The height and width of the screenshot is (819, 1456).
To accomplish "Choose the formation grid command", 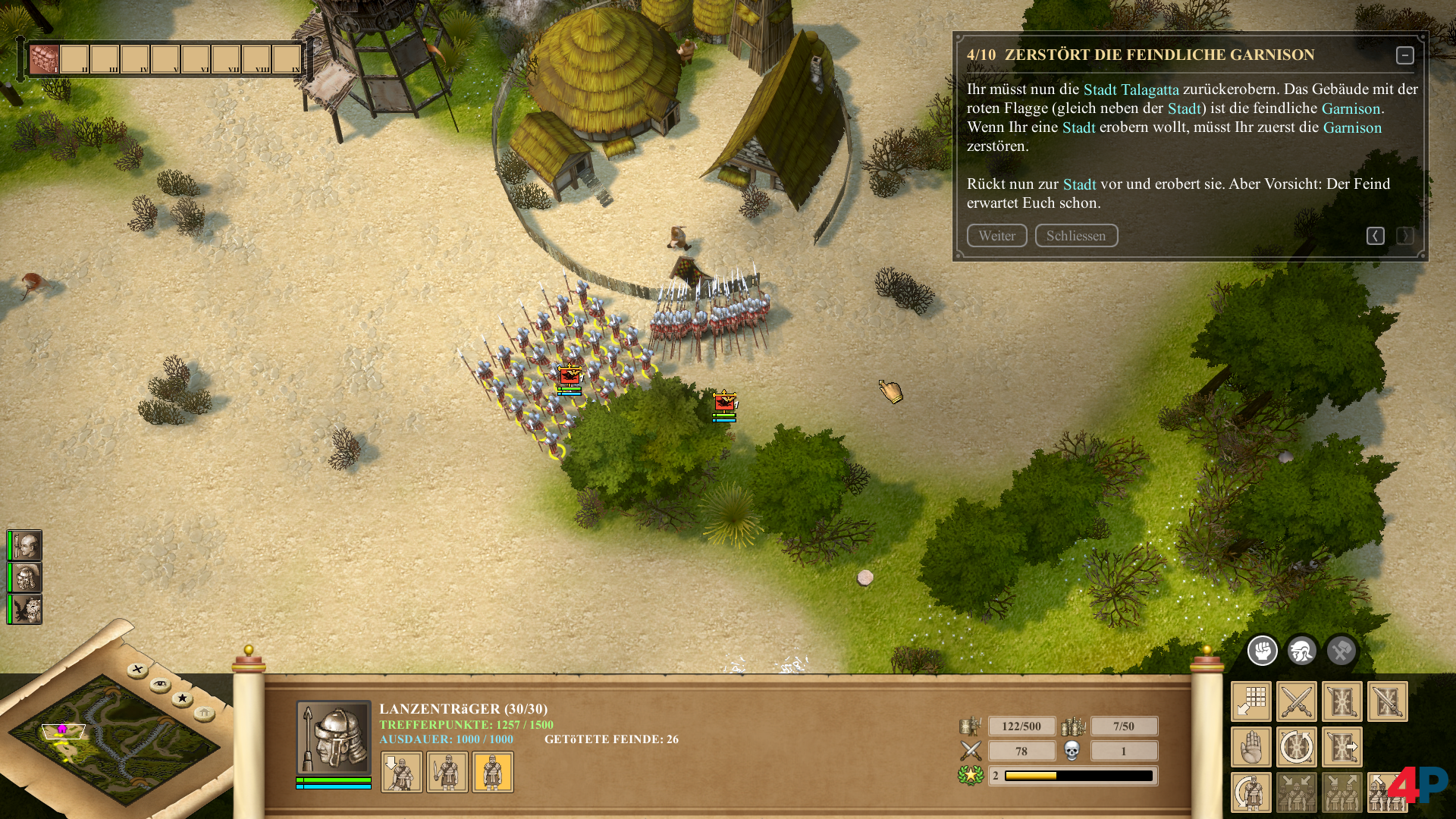I will 1251,701.
